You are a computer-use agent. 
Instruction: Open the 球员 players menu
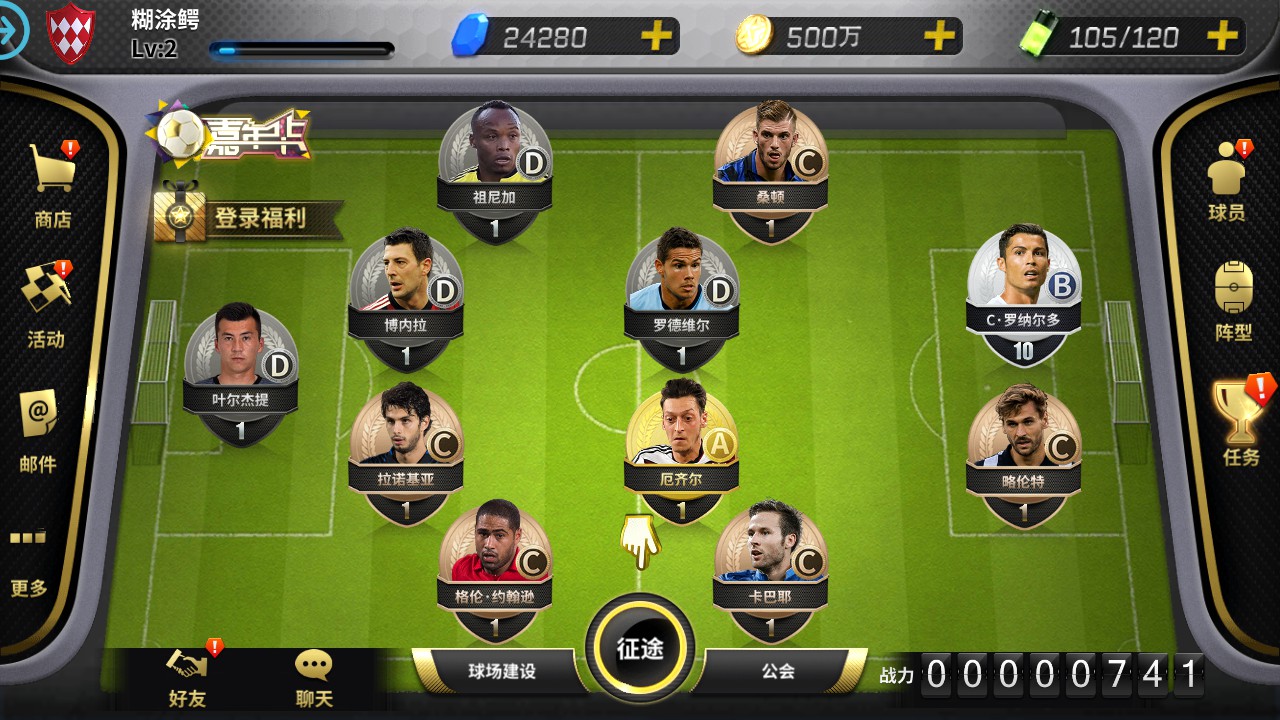(1226, 182)
